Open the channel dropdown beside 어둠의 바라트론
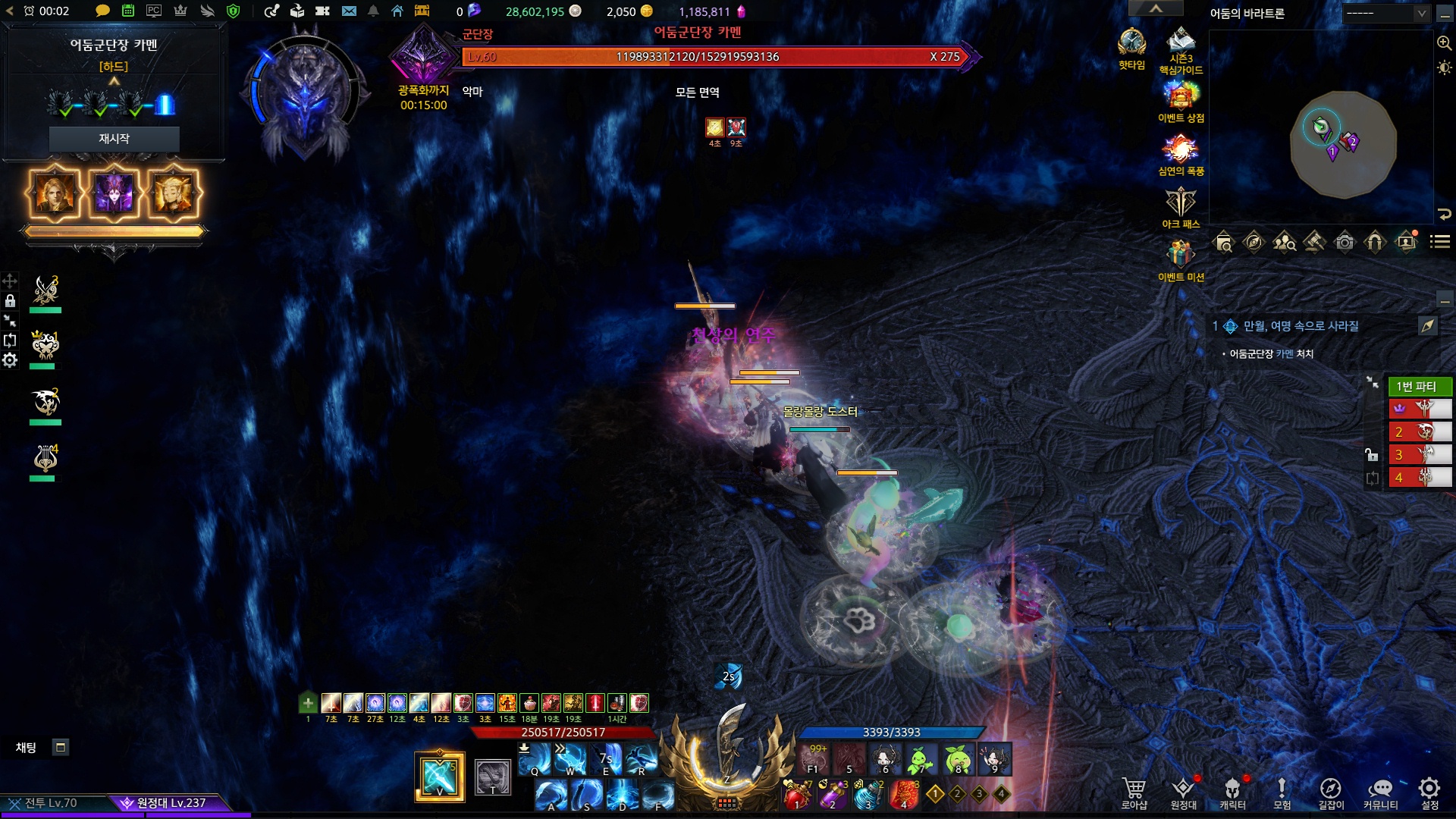The width and height of the screenshot is (1456, 819). 1386,14
